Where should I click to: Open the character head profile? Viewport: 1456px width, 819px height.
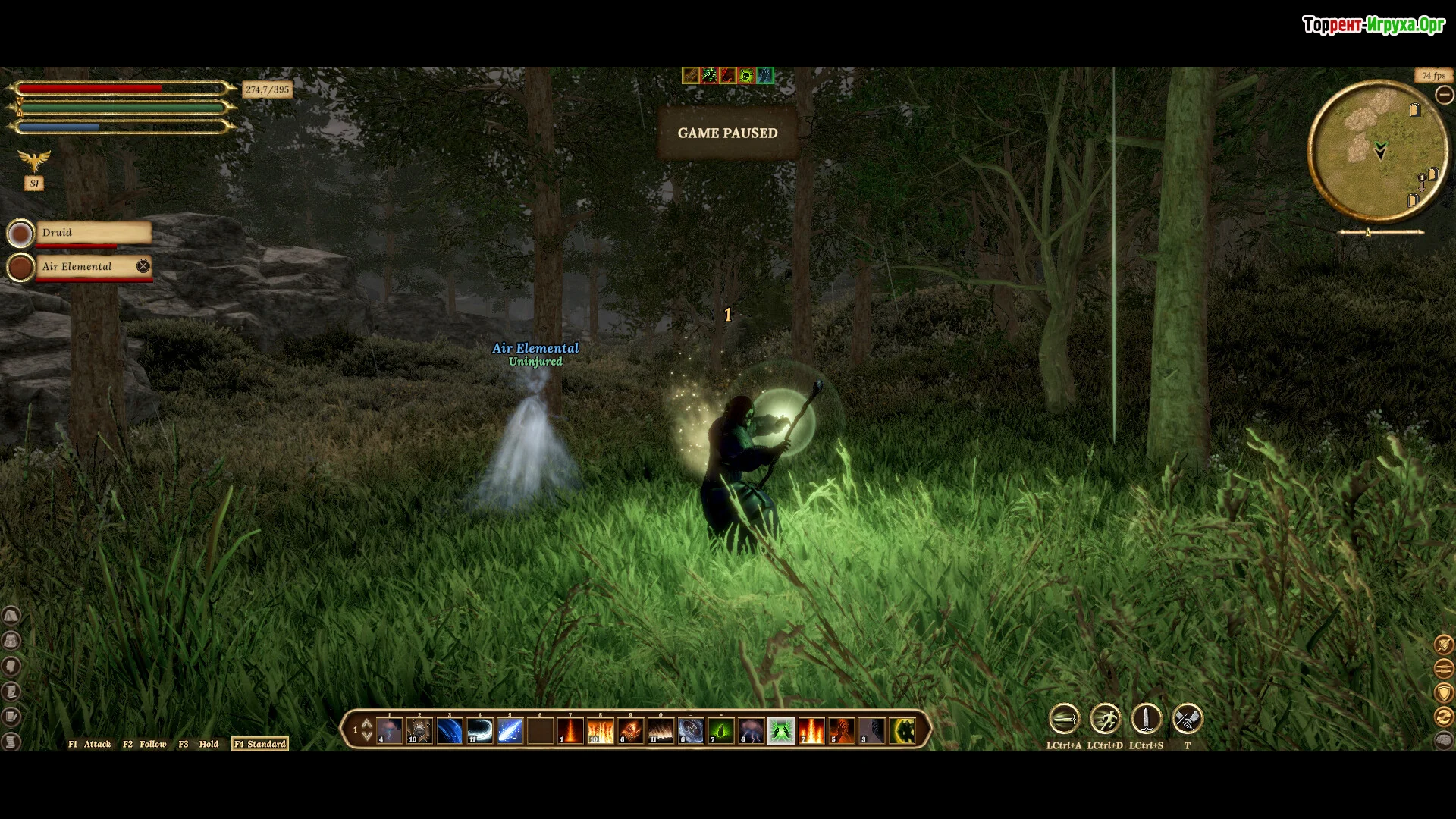(x=11, y=666)
